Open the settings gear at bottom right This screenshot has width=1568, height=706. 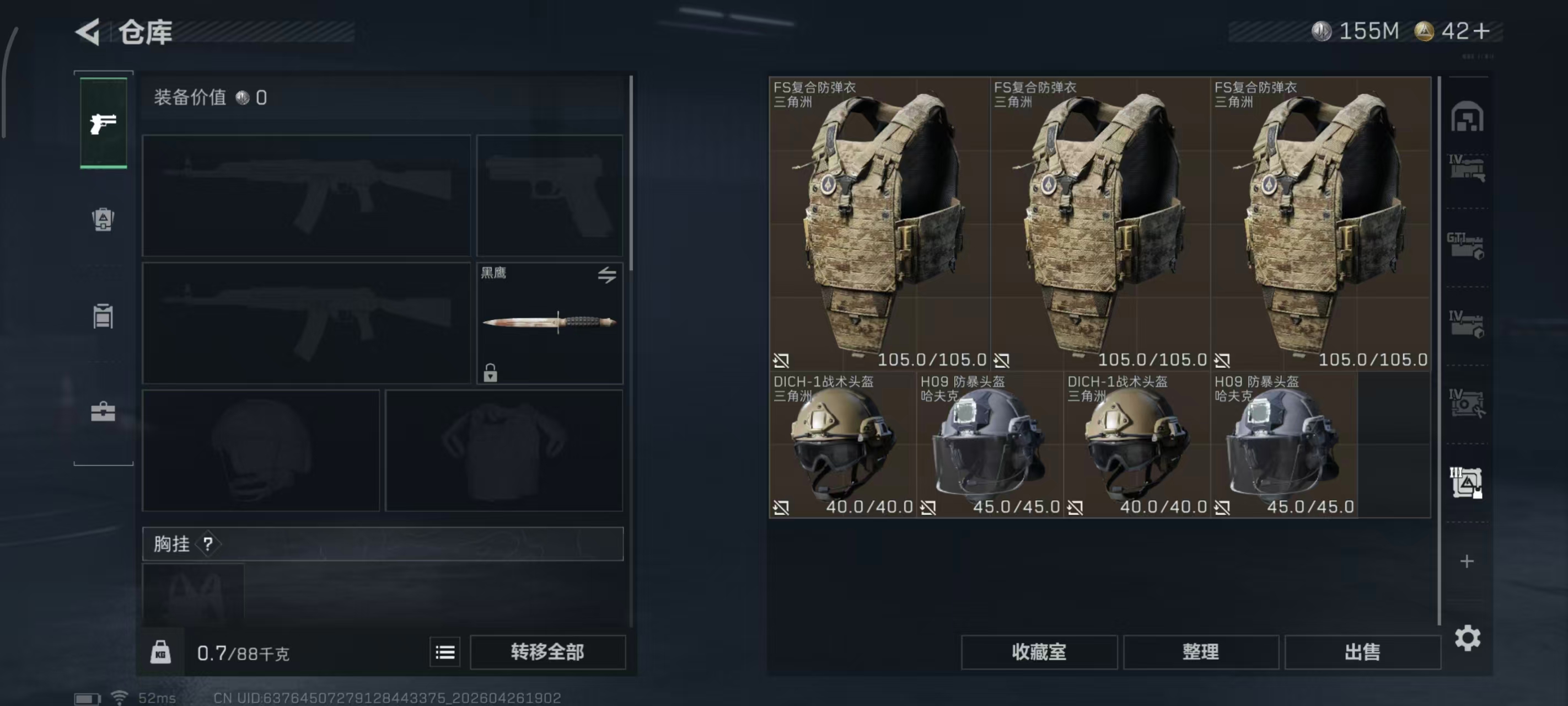tap(1468, 638)
